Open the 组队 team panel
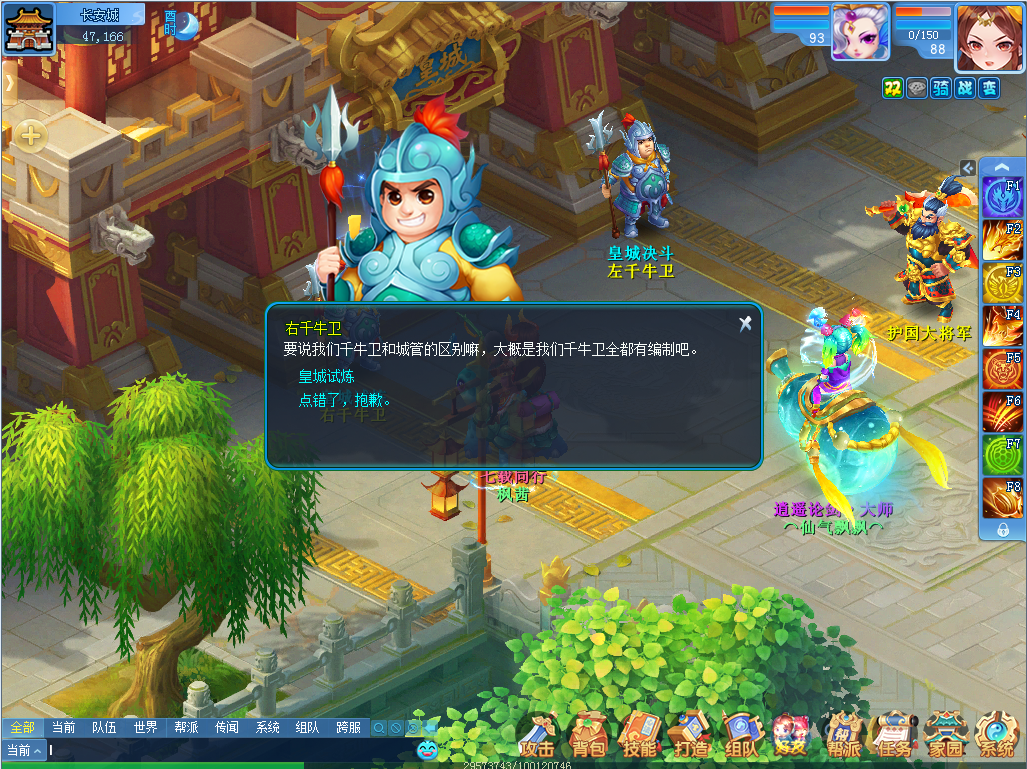1027x769 pixels. [x=741, y=737]
